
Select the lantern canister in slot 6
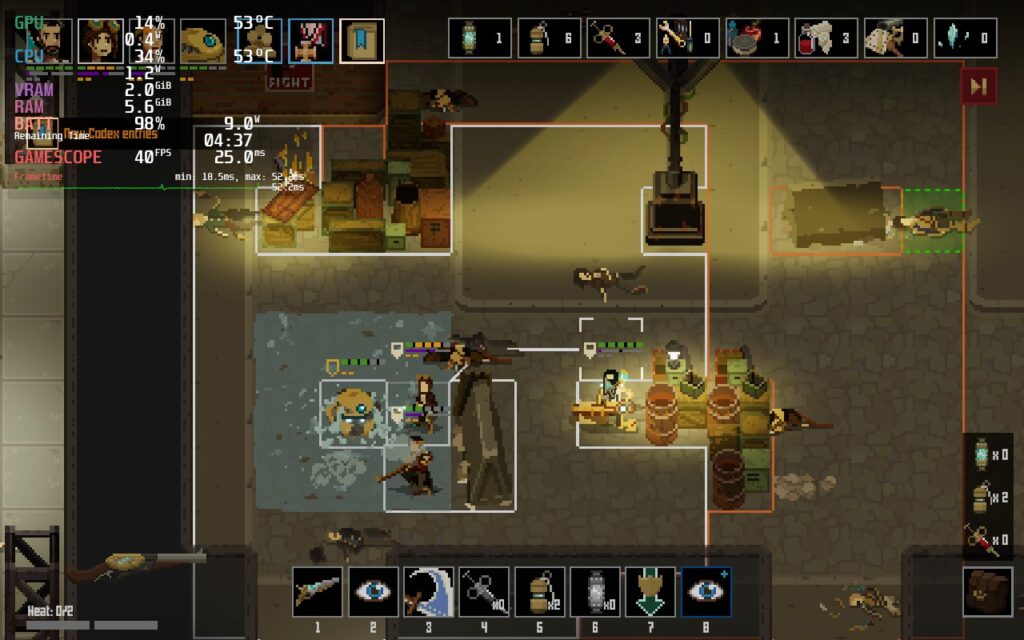pos(595,592)
